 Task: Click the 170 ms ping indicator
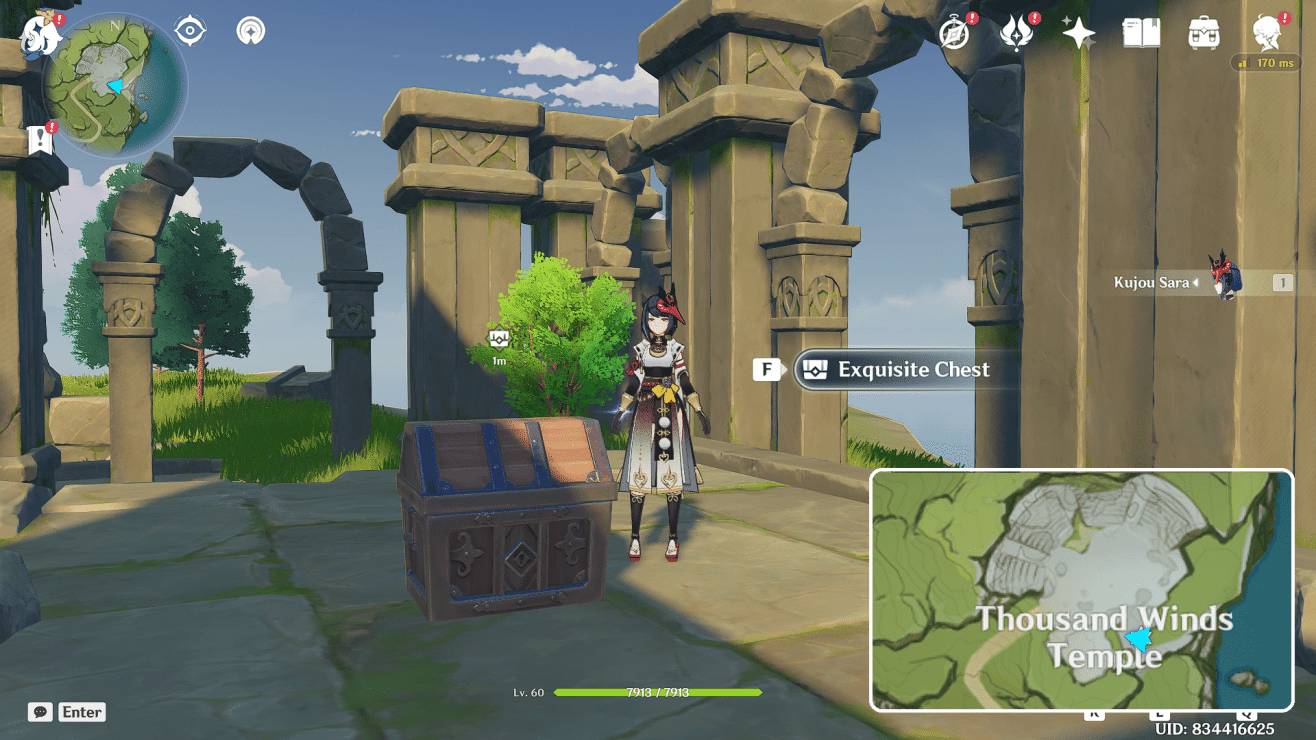(1264, 61)
